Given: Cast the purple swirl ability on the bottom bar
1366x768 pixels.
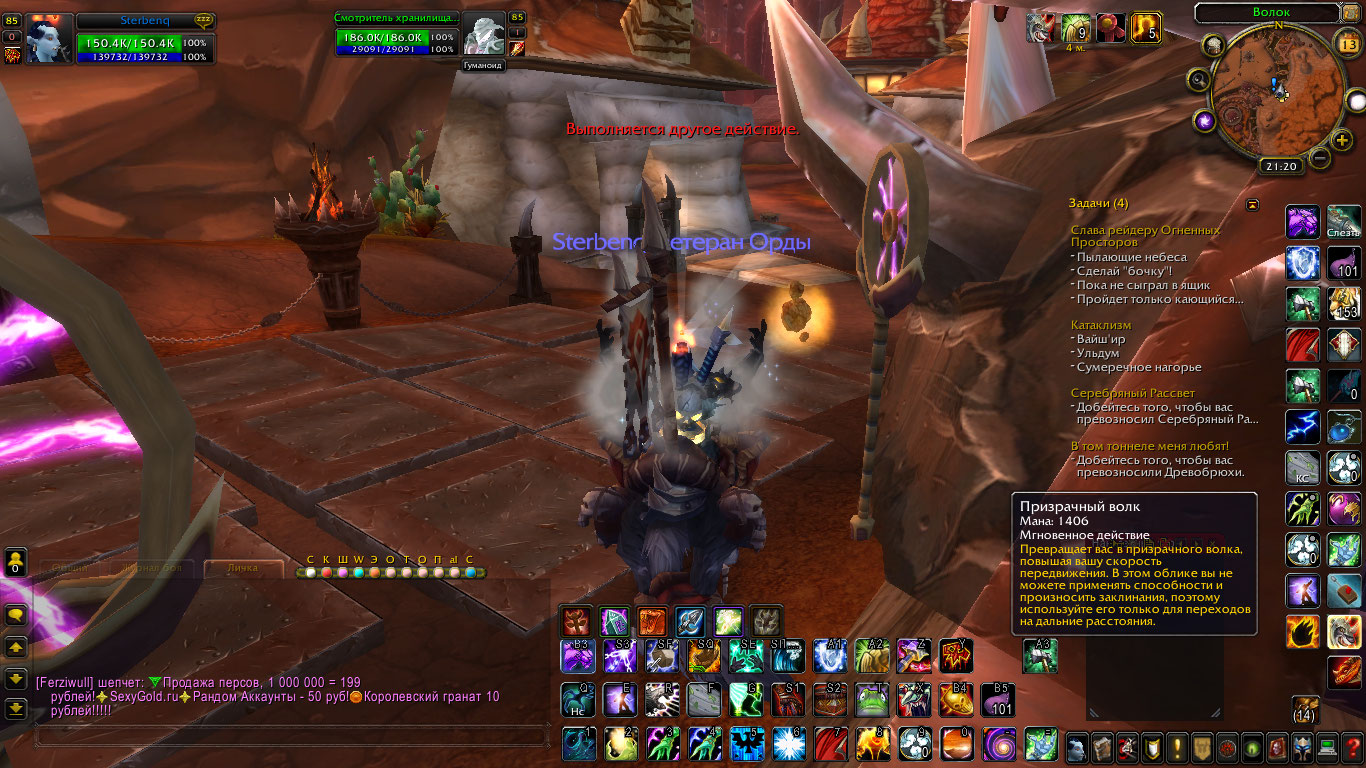Looking at the screenshot, I should pyautogui.click(x=998, y=743).
